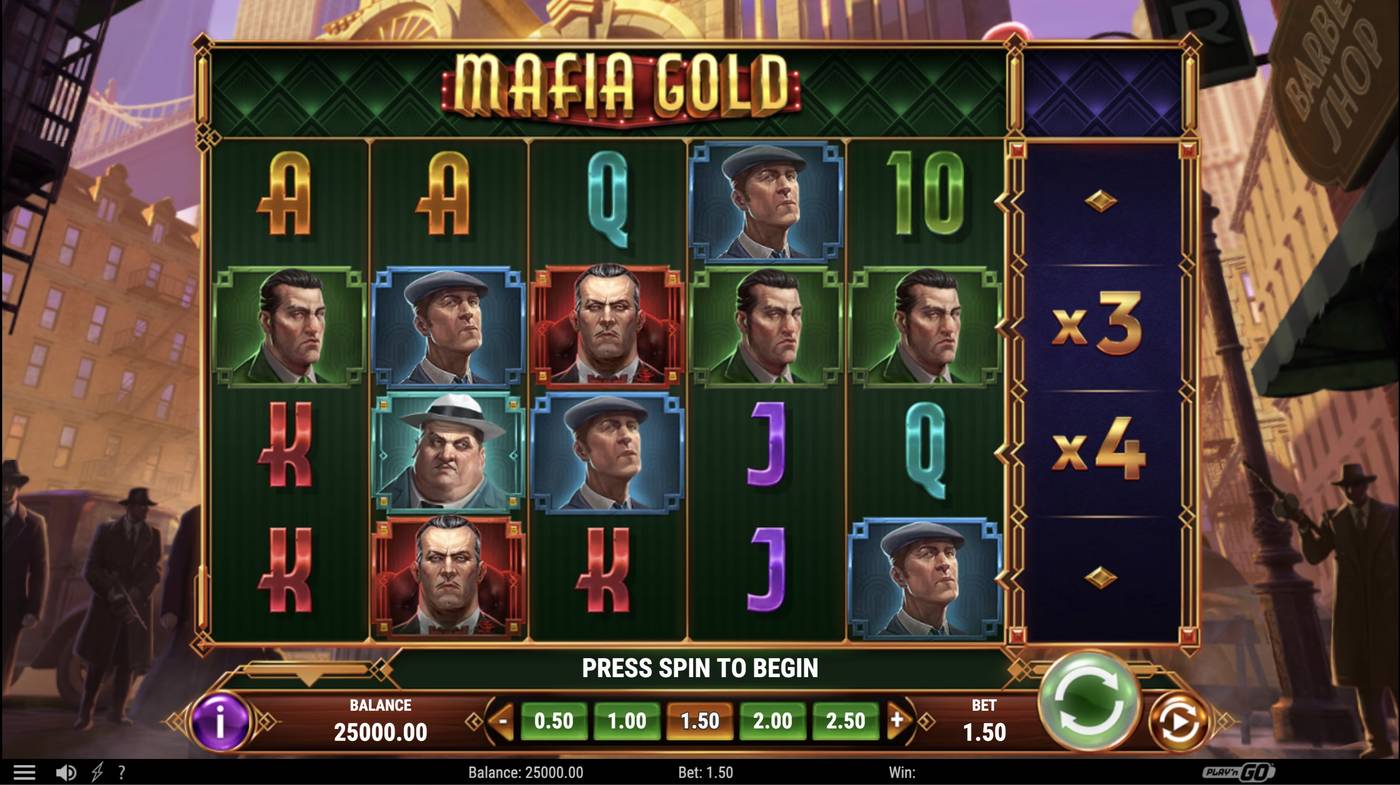Toggle the 0.50 bet chip selection
This screenshot has width=1400, height=785.
(551, 719)
